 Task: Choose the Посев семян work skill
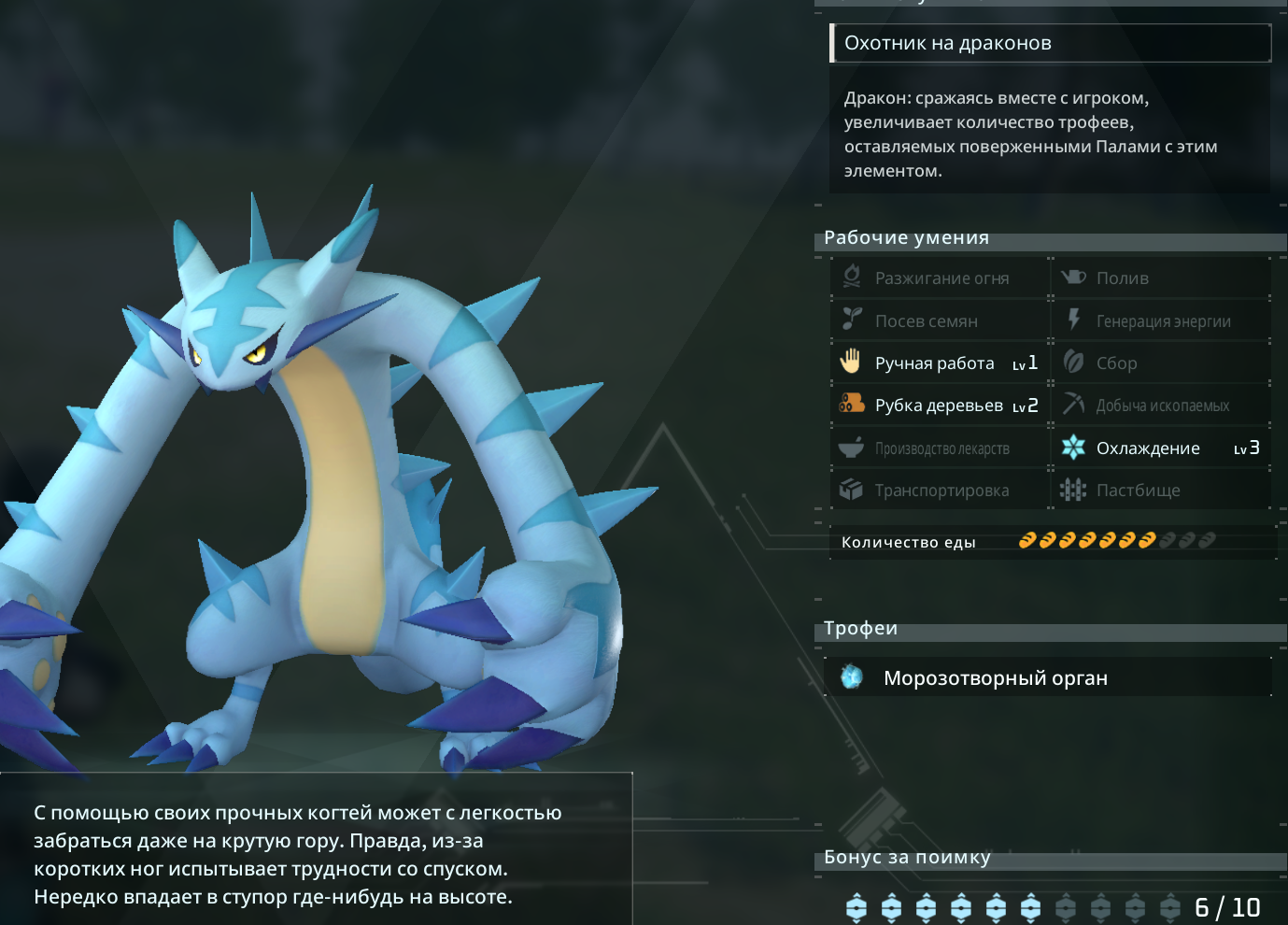(x=941, y=321)
